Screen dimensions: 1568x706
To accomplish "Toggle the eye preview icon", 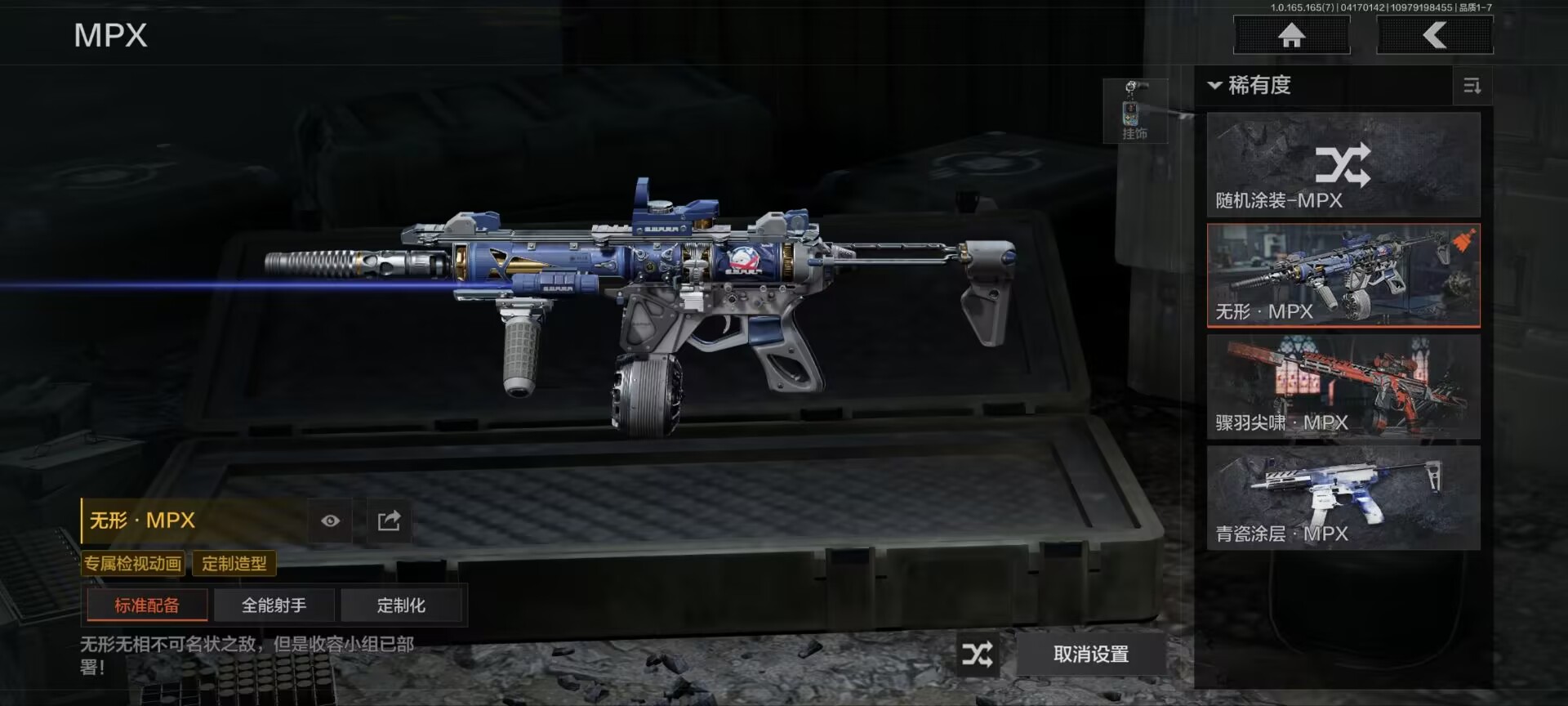I will [x=330, y=521].
